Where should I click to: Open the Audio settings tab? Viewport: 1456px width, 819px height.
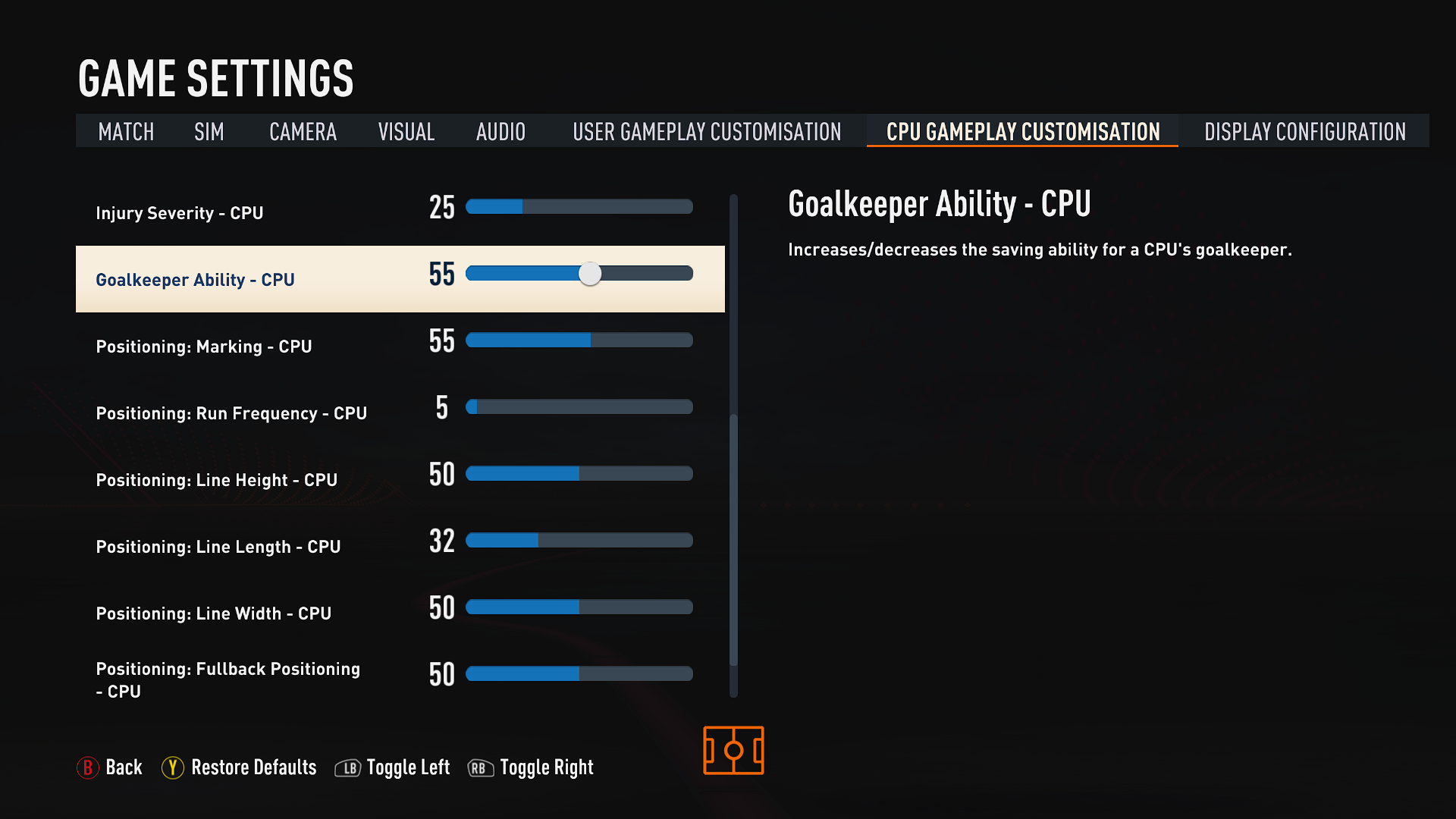pyautogui.click(x=500, y=131)
